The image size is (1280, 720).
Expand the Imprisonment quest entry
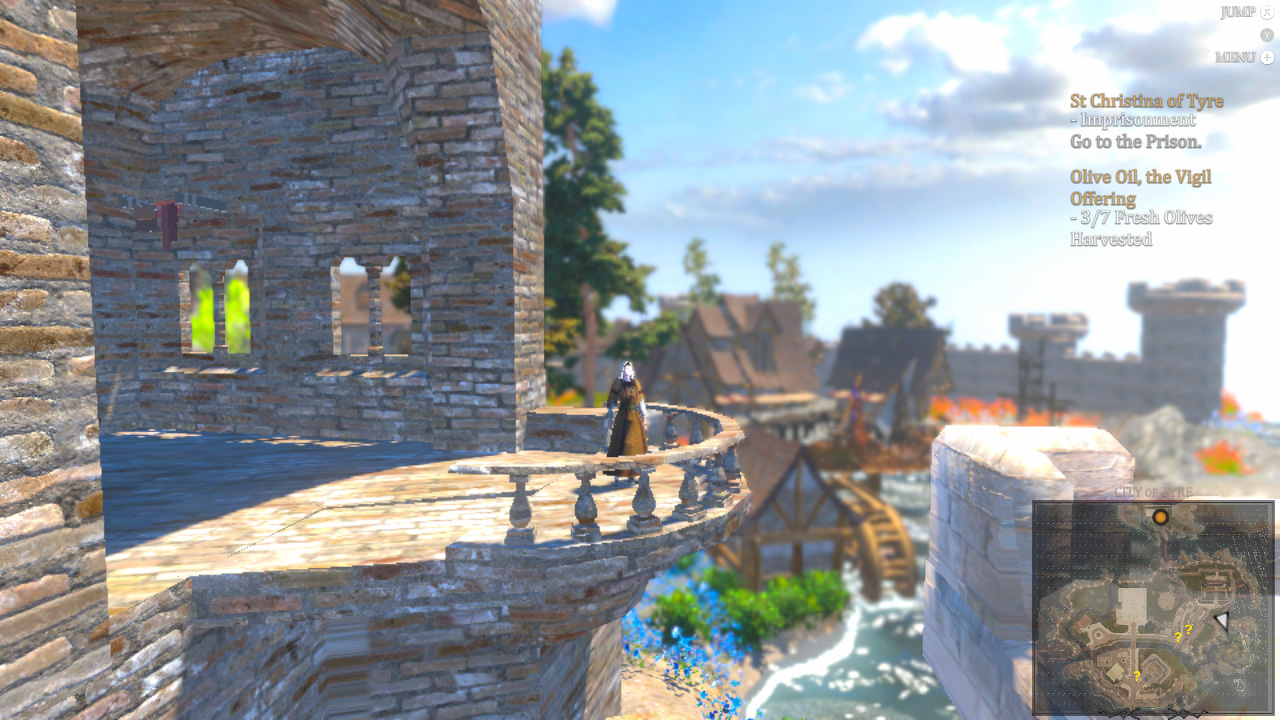(x=1134, y=119)
